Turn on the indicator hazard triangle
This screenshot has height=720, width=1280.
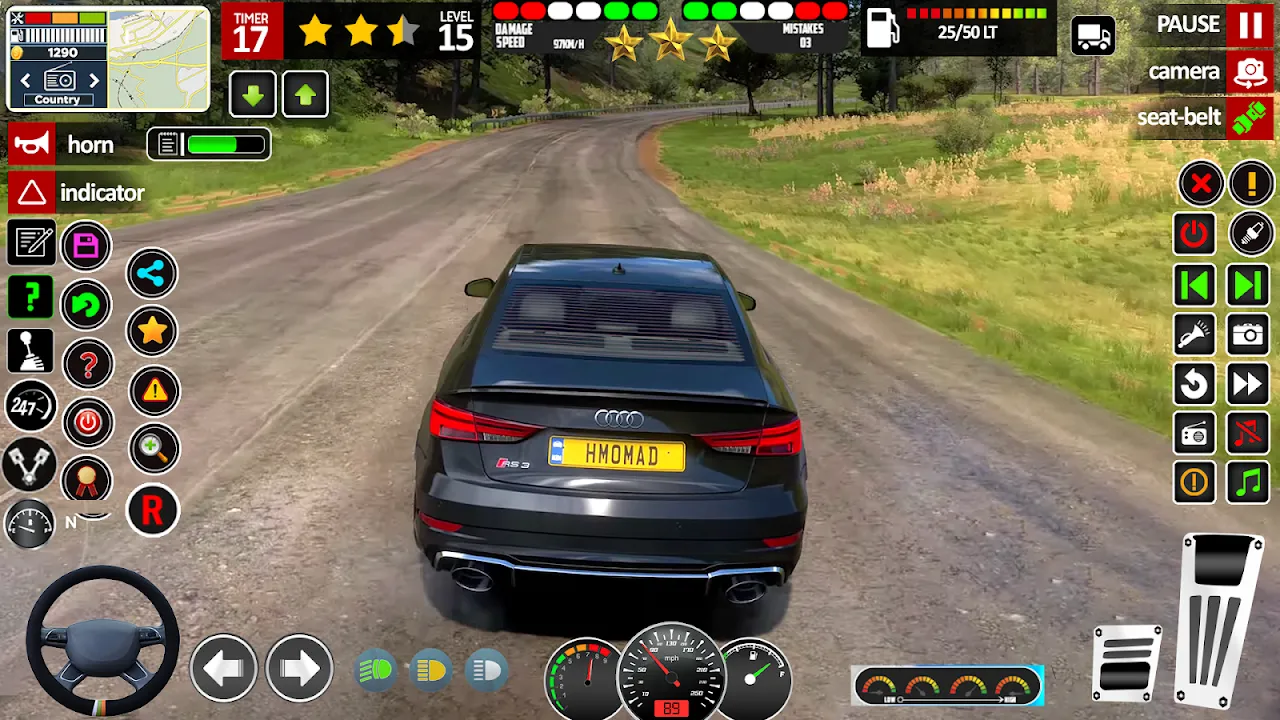pos(31,193)
